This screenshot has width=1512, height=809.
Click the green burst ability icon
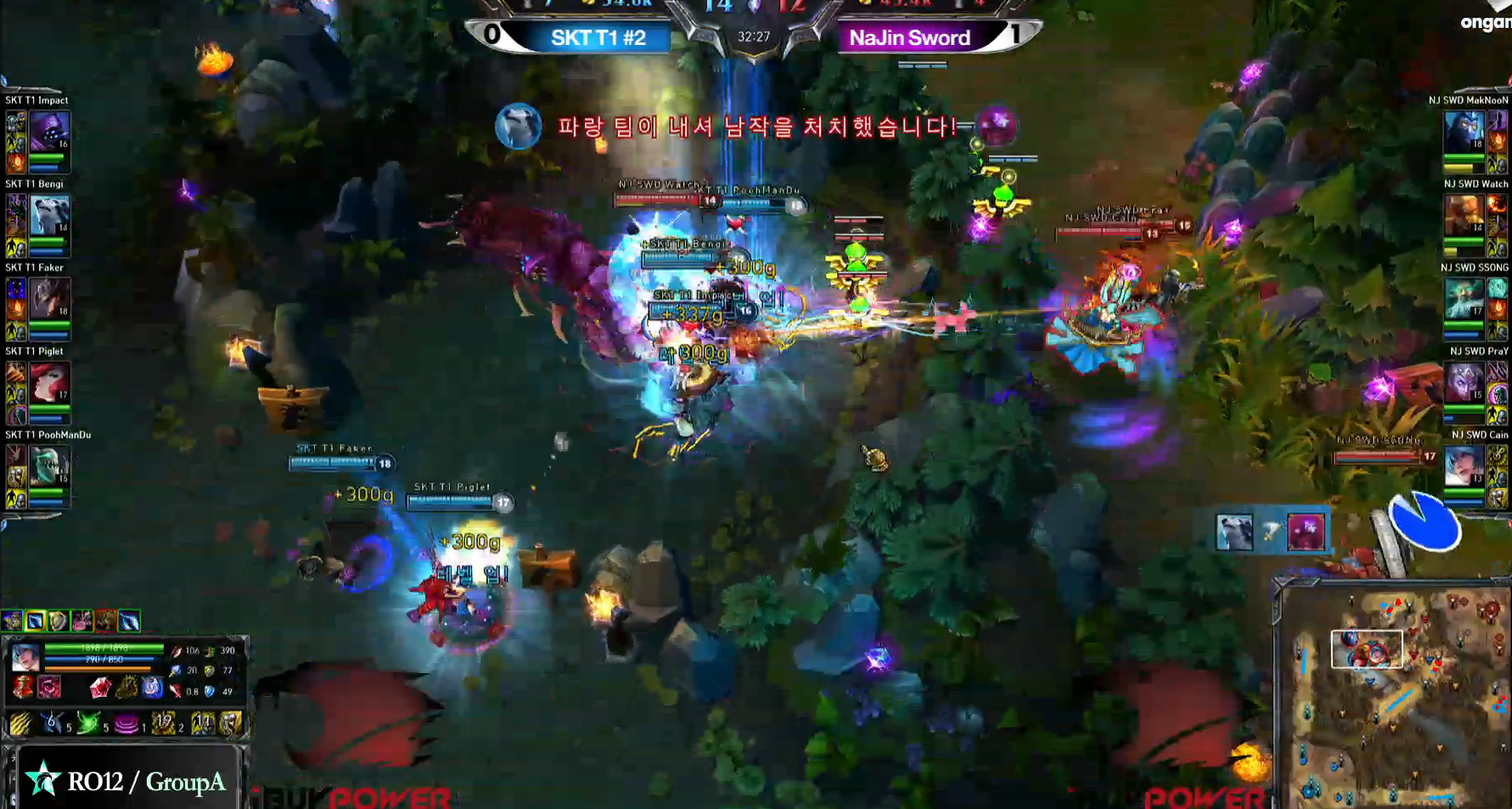87,723
